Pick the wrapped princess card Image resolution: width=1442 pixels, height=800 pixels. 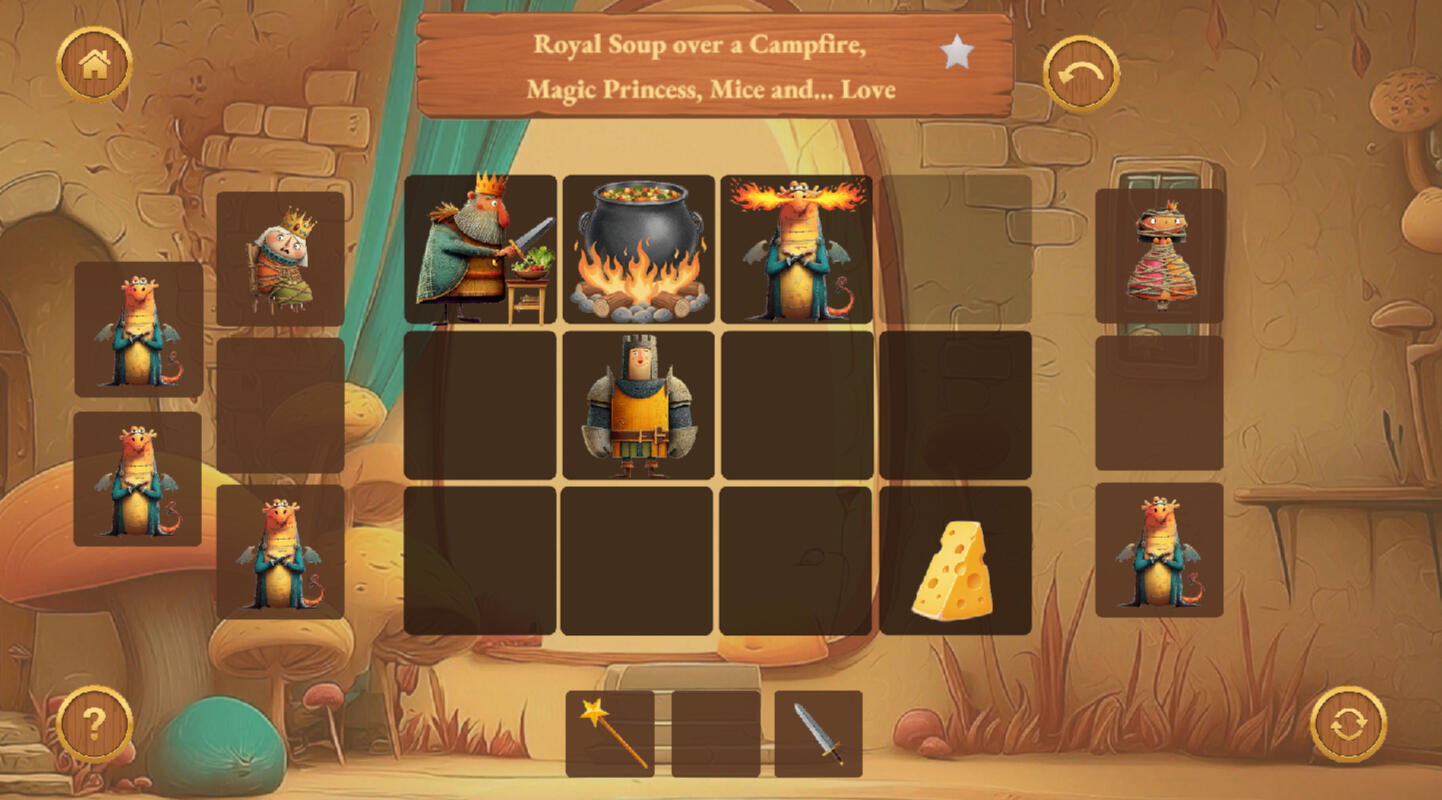[1159, 256]
